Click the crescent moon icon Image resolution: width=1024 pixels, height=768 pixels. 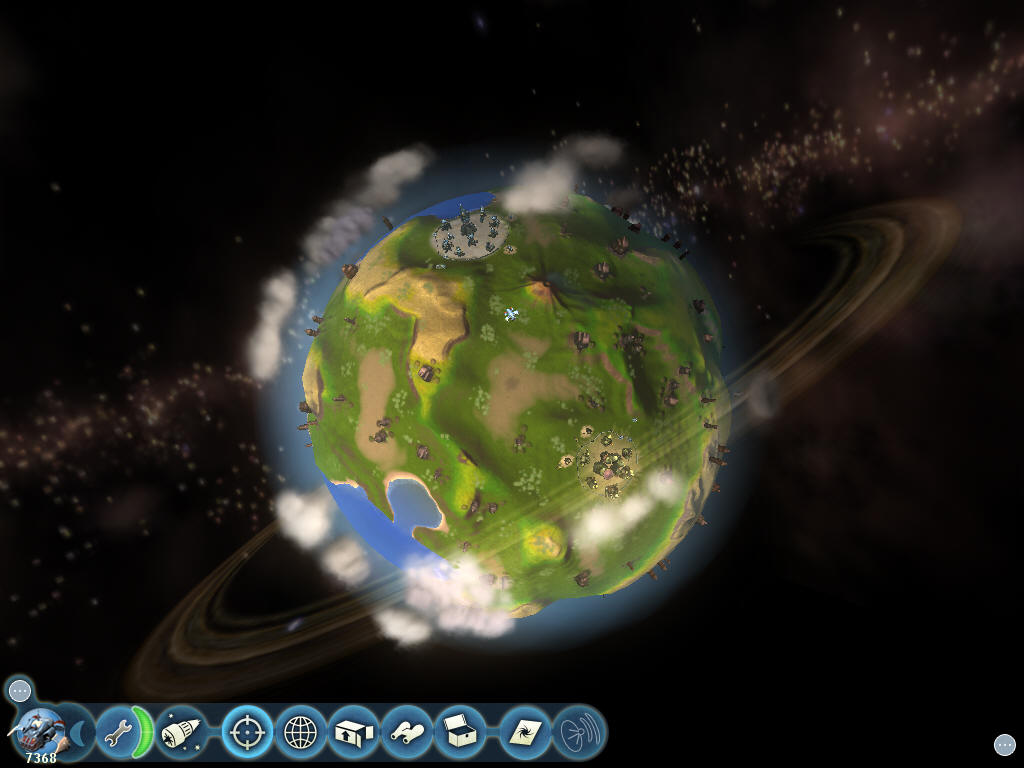[79, 734]
